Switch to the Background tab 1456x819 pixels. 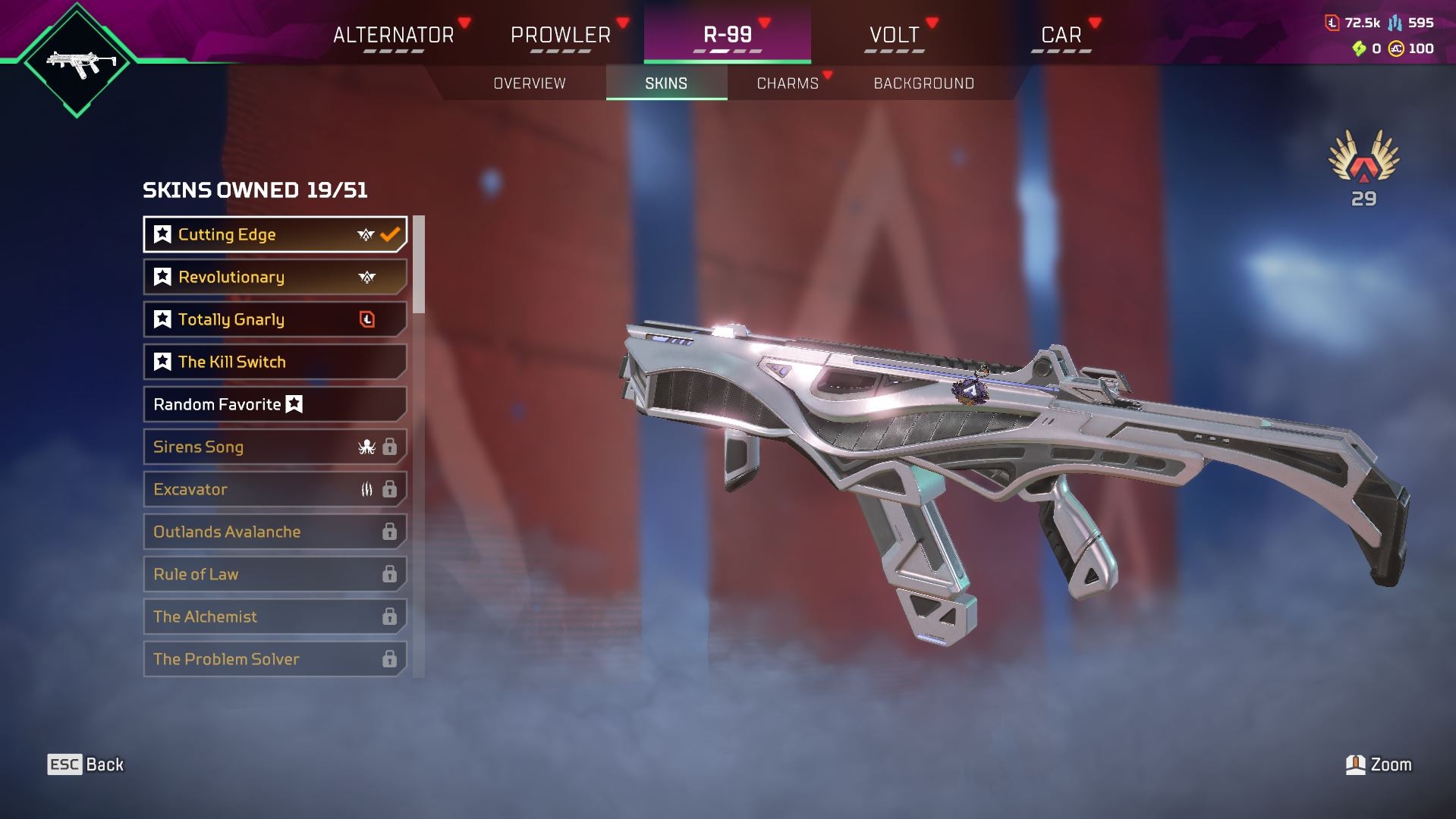(x=923, y=83)
